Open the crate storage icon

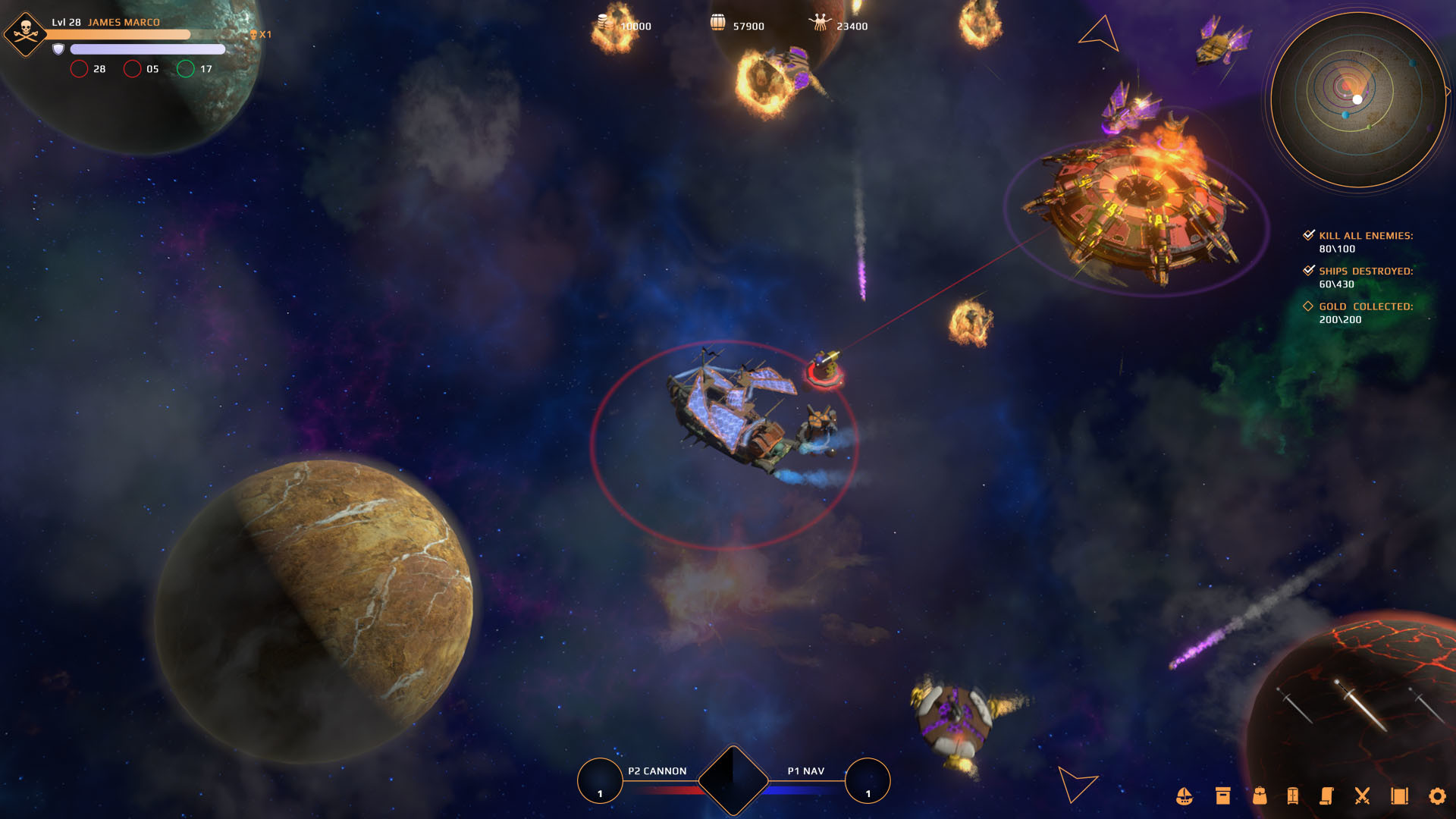1222,796
